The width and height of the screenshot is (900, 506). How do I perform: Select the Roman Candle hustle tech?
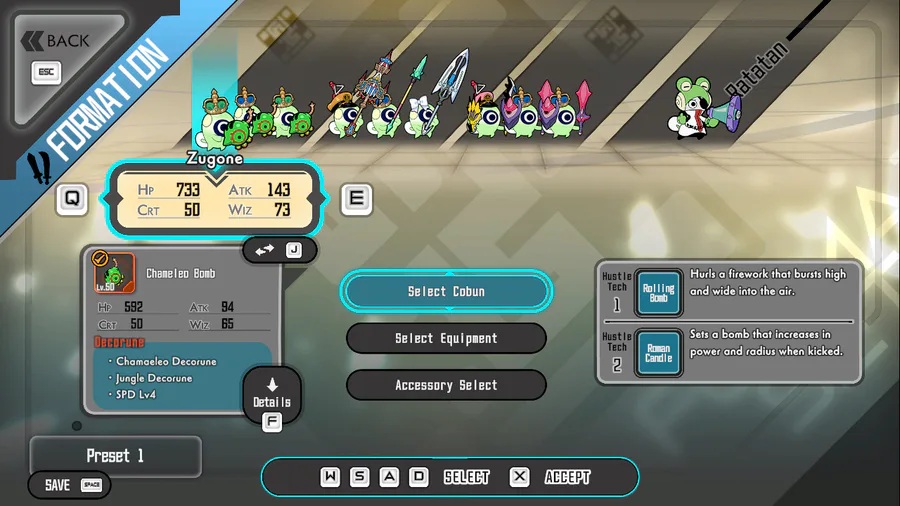658,353
